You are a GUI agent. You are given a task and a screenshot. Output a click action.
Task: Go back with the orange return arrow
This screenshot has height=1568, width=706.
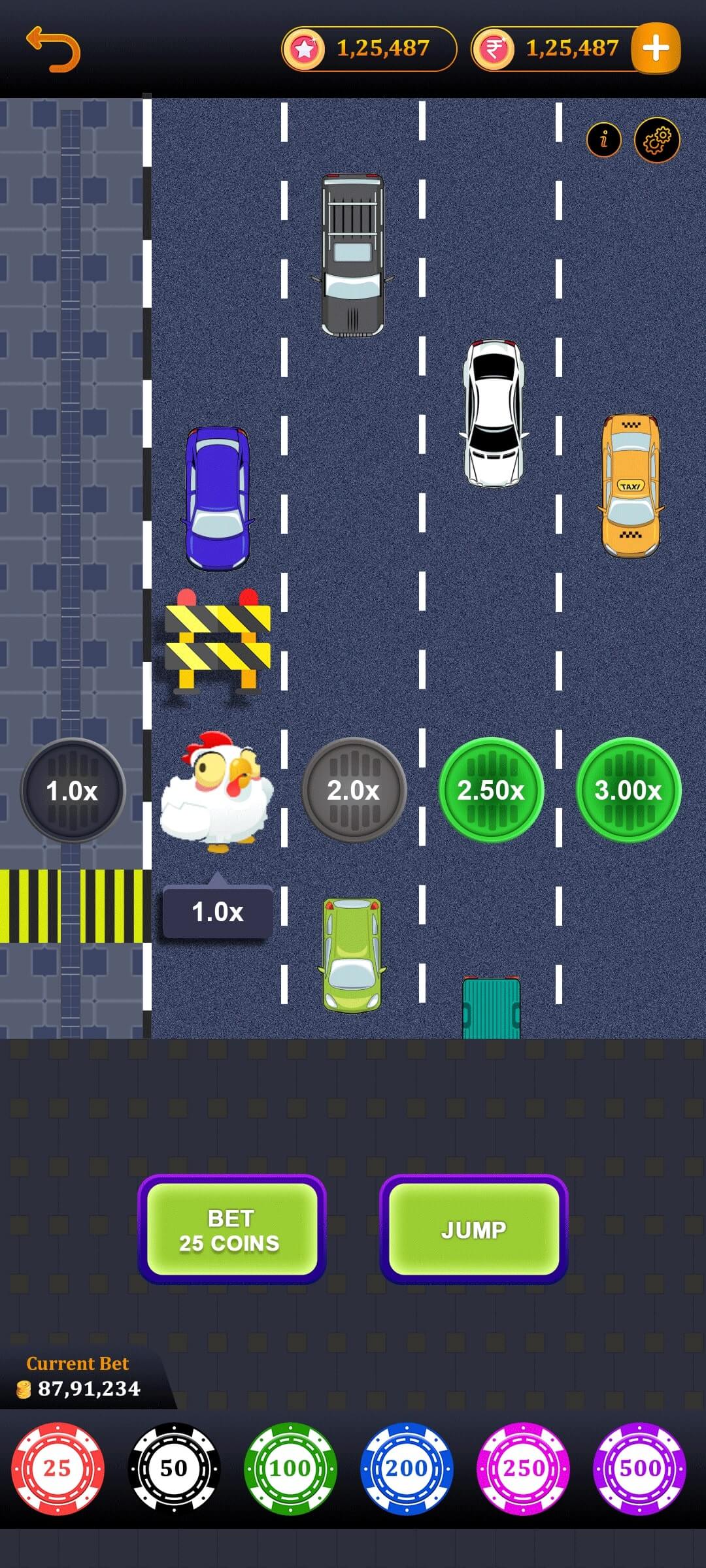[x=53, y=50]
